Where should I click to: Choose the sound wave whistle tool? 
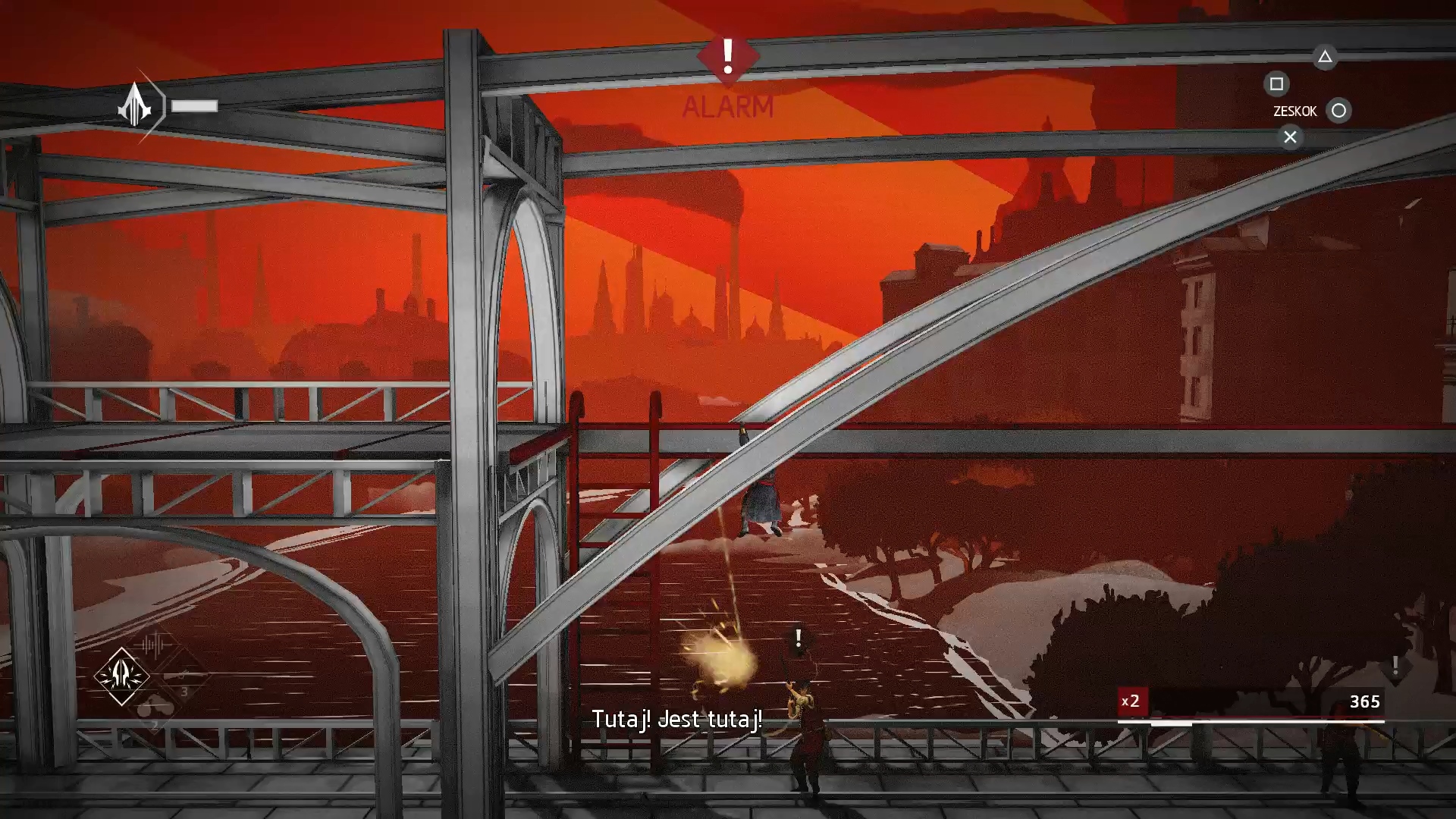coord(154,645)
